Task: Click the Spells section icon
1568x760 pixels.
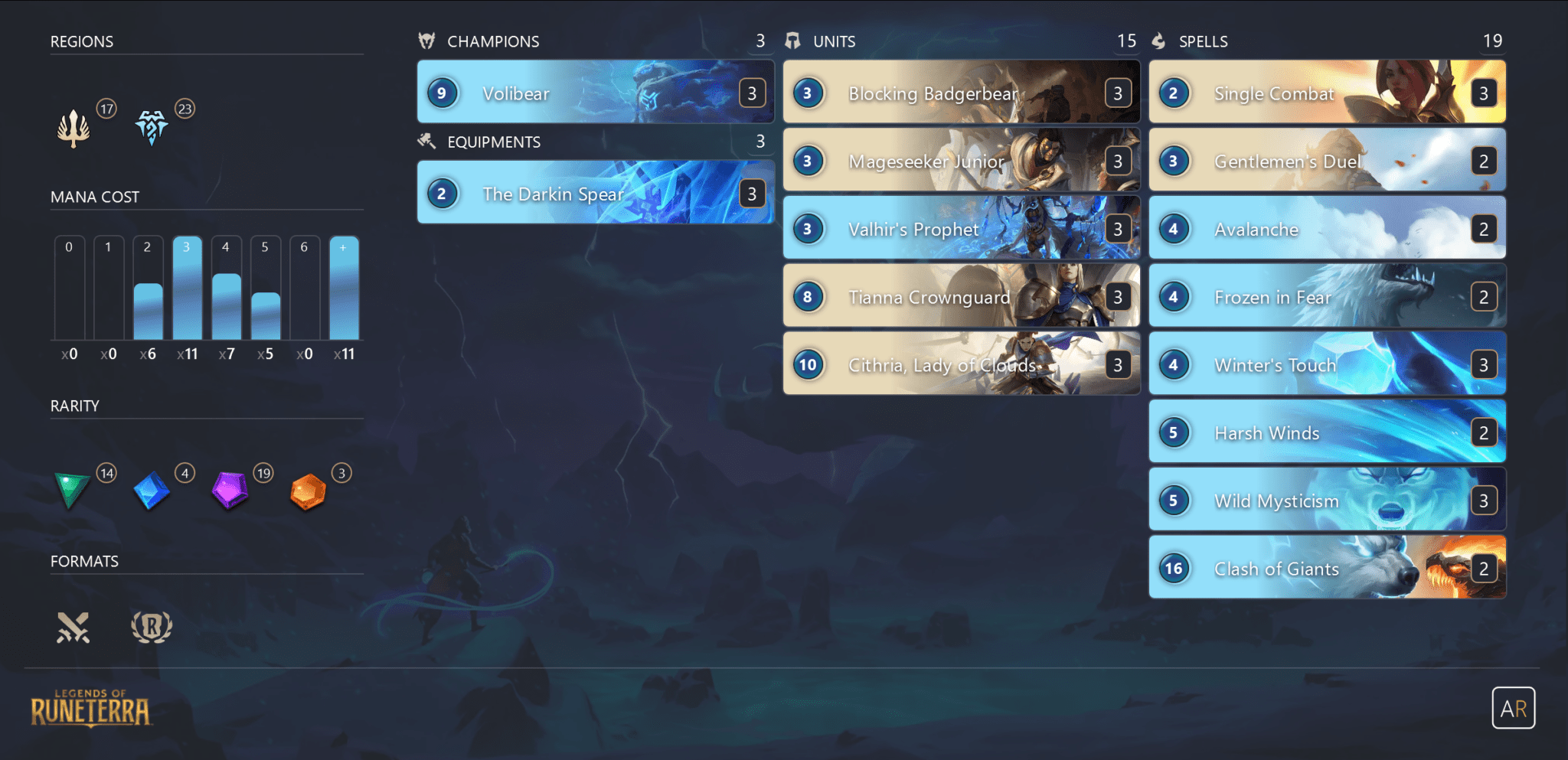Action: (x=1158, y=41)
